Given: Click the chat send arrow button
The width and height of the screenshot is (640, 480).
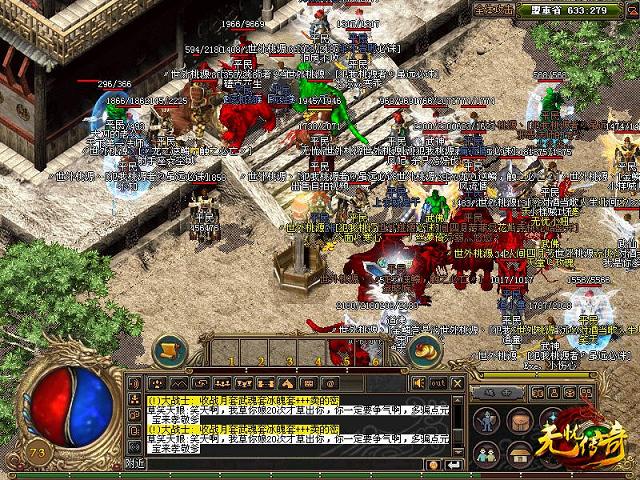Looking at the screenshot, I should pyautogui.click(x=457, y=464).
